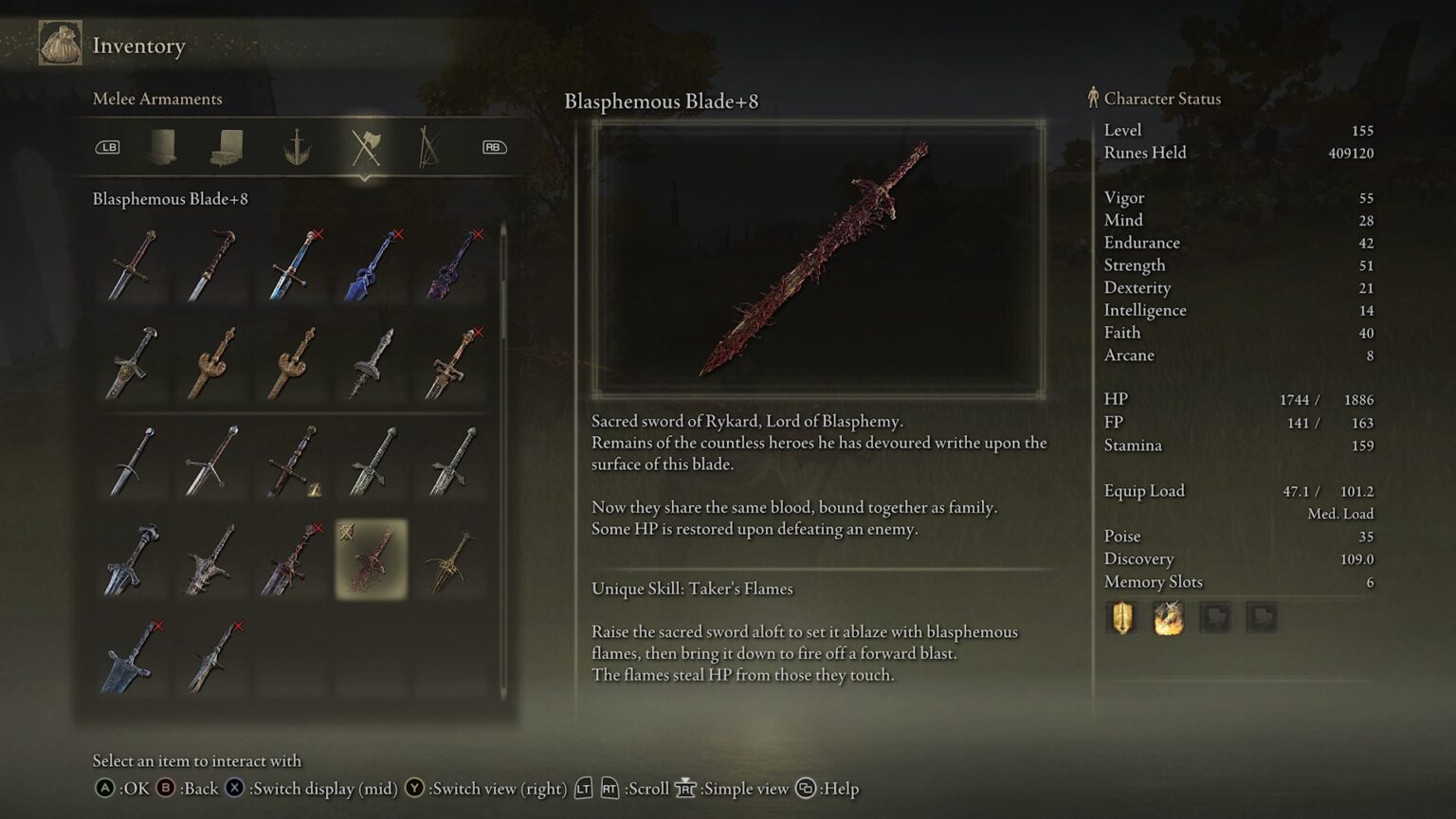Click the golden sword memory slot icon
Image resolution: width=1456 pixels, height=819 pixels.
click(1121, 617)
